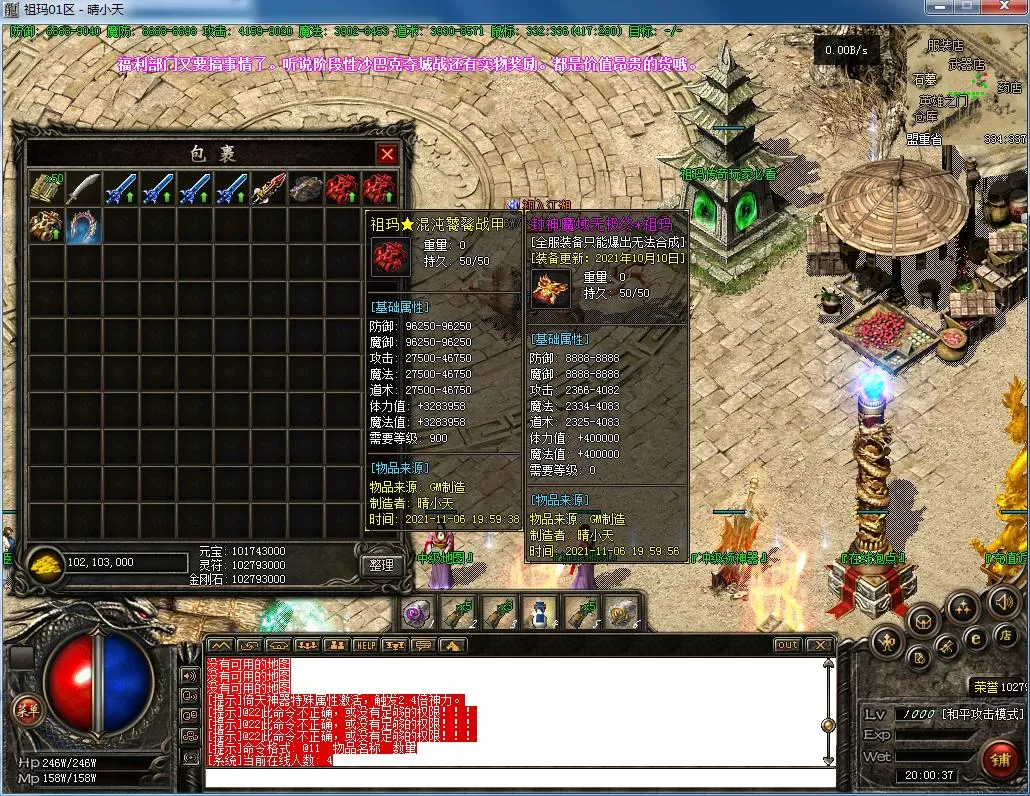The width and height of the screenshot is (1030, 796).
Task: Click the red 铺 stall button
Action: point(998,759)
